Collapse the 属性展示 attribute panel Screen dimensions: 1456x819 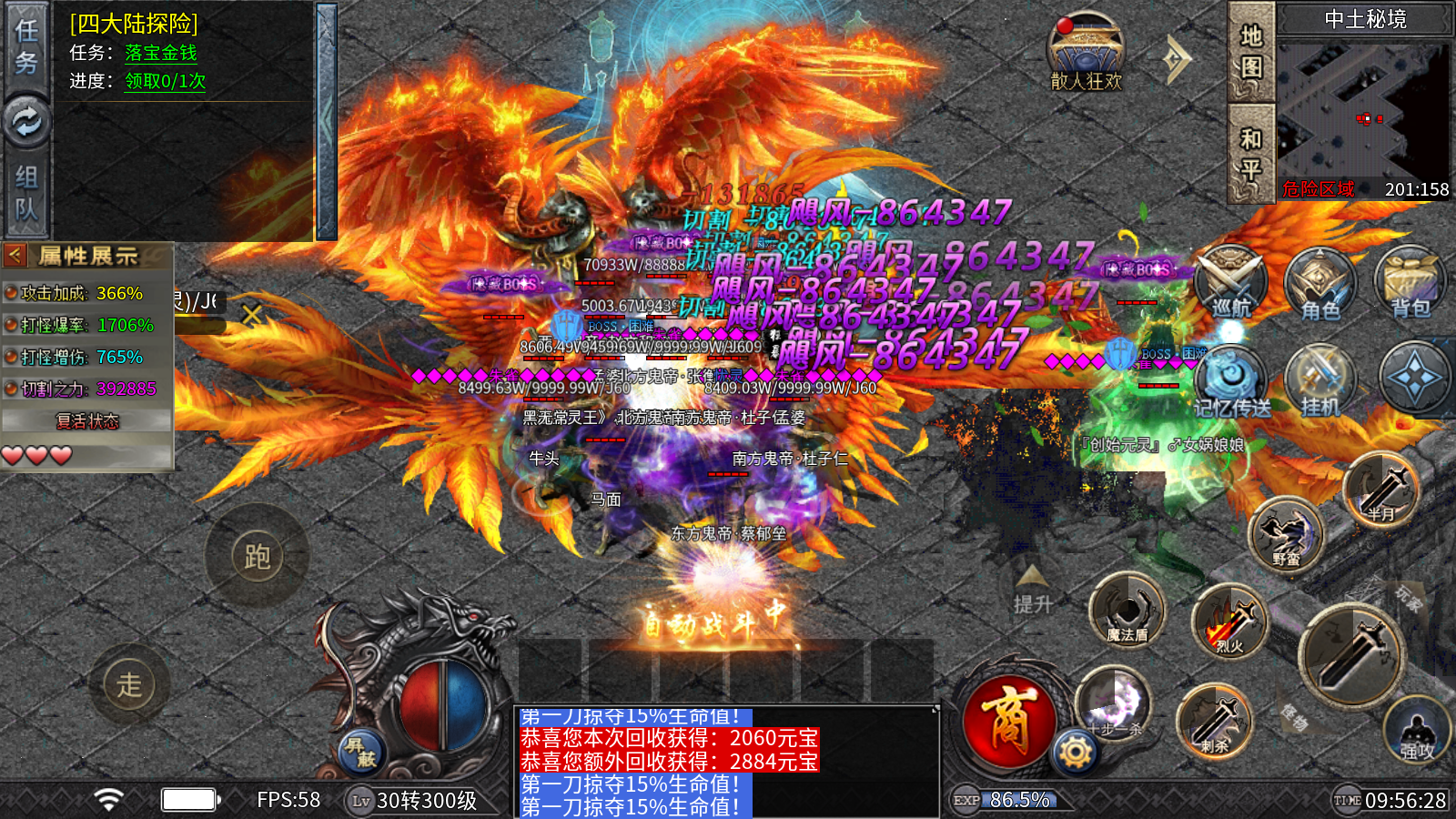pyautogui.click(x=15, y=256)
